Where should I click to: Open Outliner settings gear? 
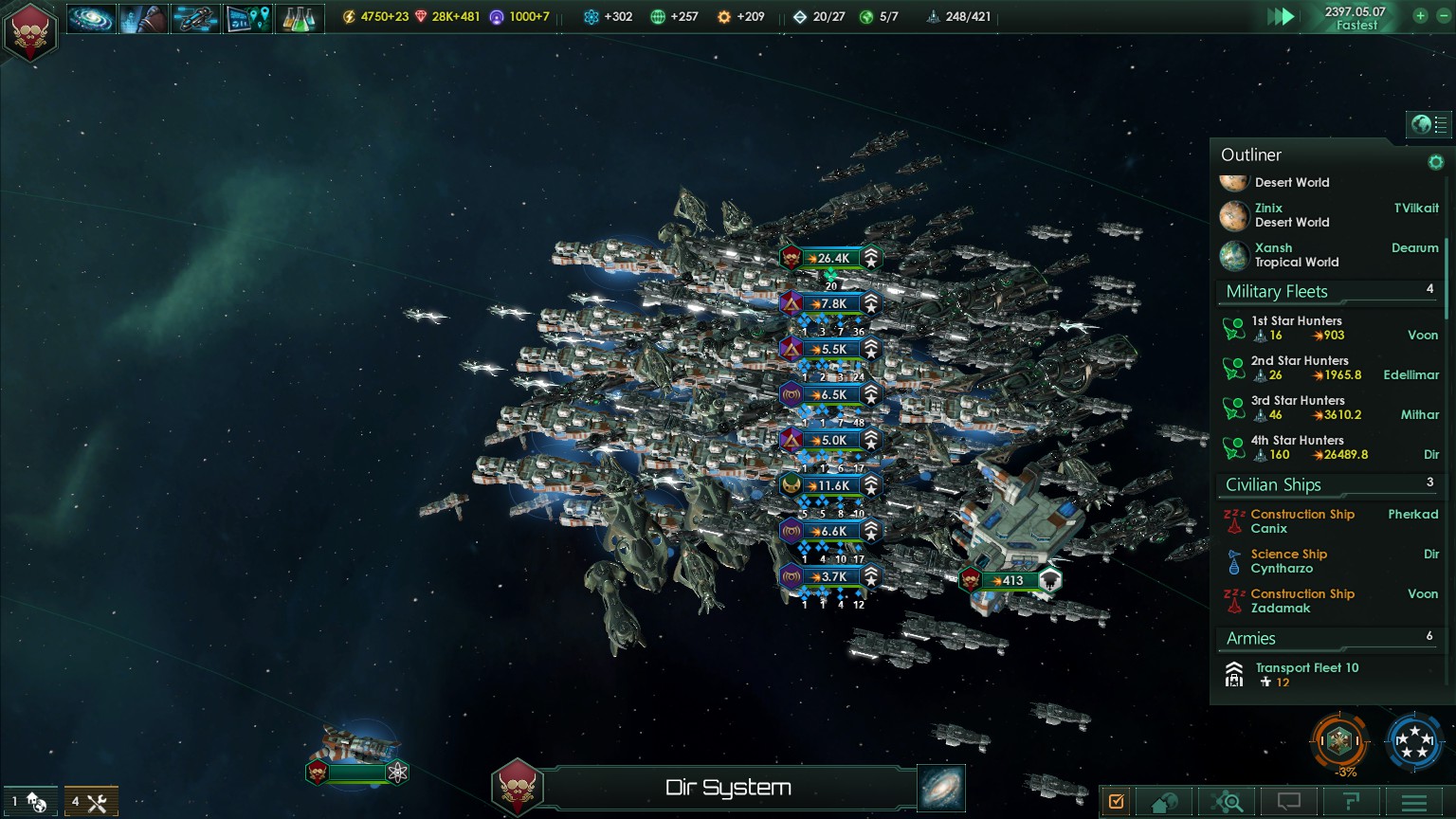click(1435, 162)
